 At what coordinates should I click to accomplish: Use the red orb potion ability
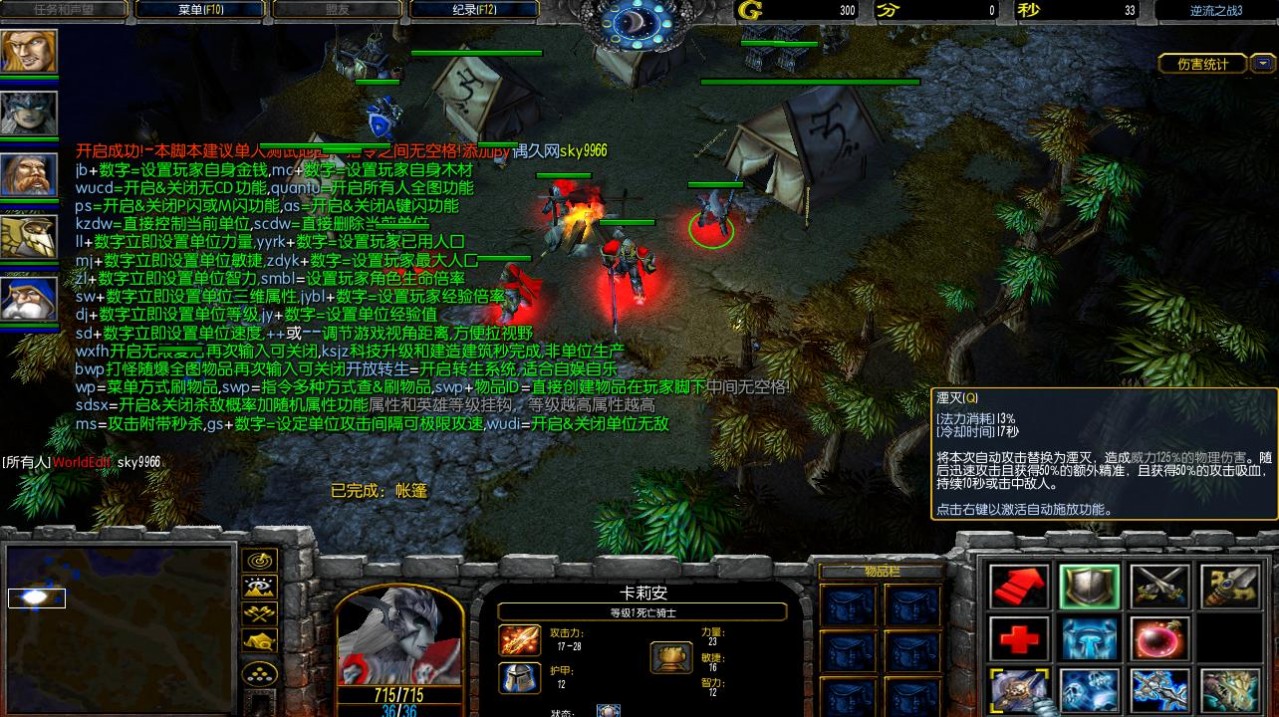click(x=1159, y=638)
